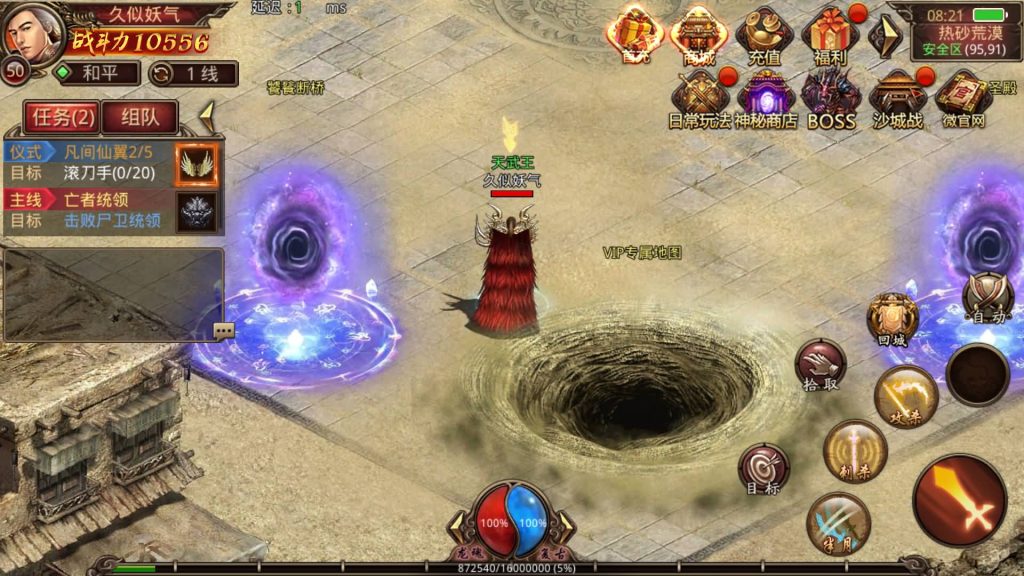Open 日常玩法 daily activities
The image size is (1024, 576).
coord(699,99)
